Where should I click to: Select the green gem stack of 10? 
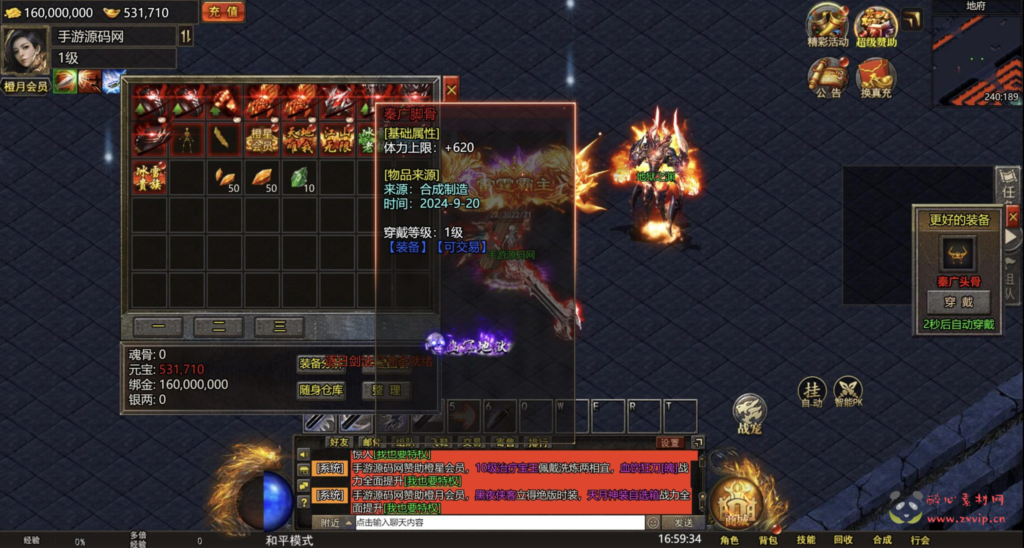point(300,177)
